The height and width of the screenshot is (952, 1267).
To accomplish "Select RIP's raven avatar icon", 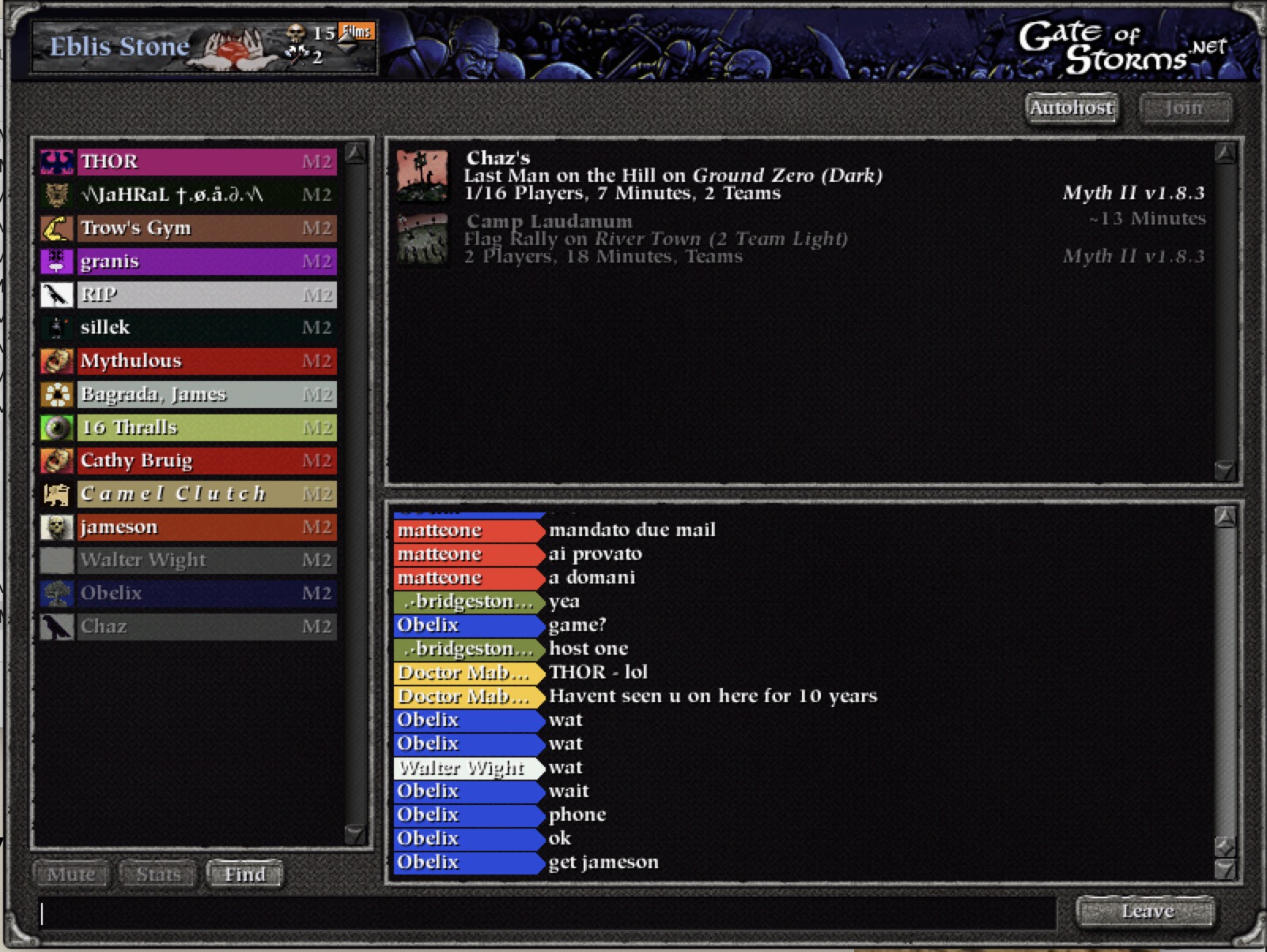I will click(55, 294).
